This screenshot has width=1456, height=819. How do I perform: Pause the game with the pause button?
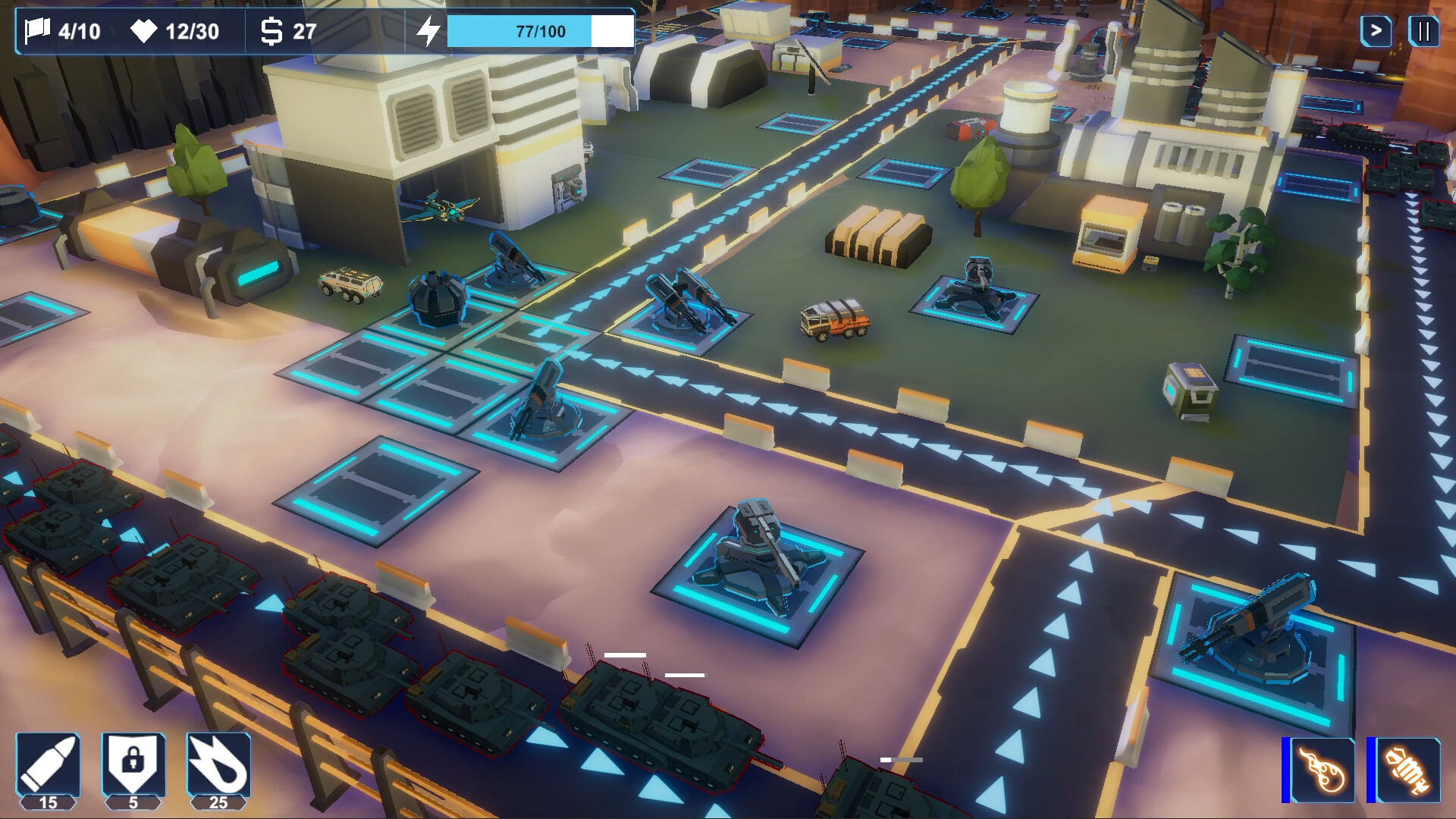point(1425,33)
